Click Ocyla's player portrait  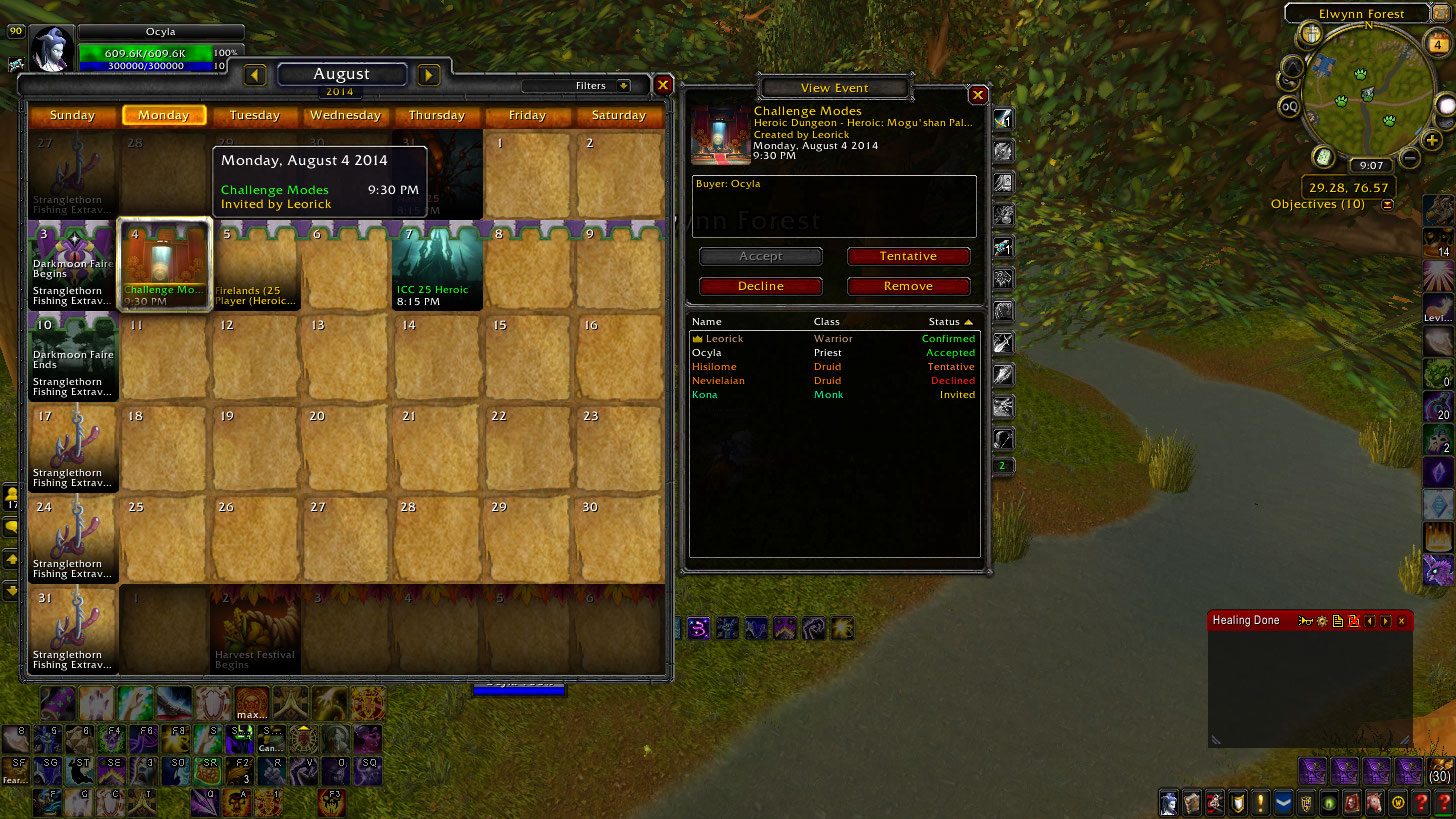click(x=52, y=48)
